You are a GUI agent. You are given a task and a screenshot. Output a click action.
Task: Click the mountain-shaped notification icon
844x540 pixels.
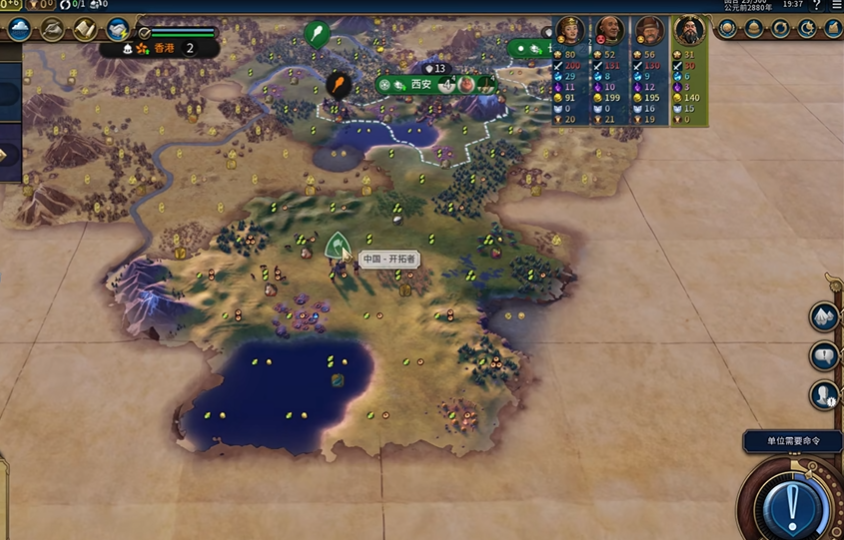point(824,316)
